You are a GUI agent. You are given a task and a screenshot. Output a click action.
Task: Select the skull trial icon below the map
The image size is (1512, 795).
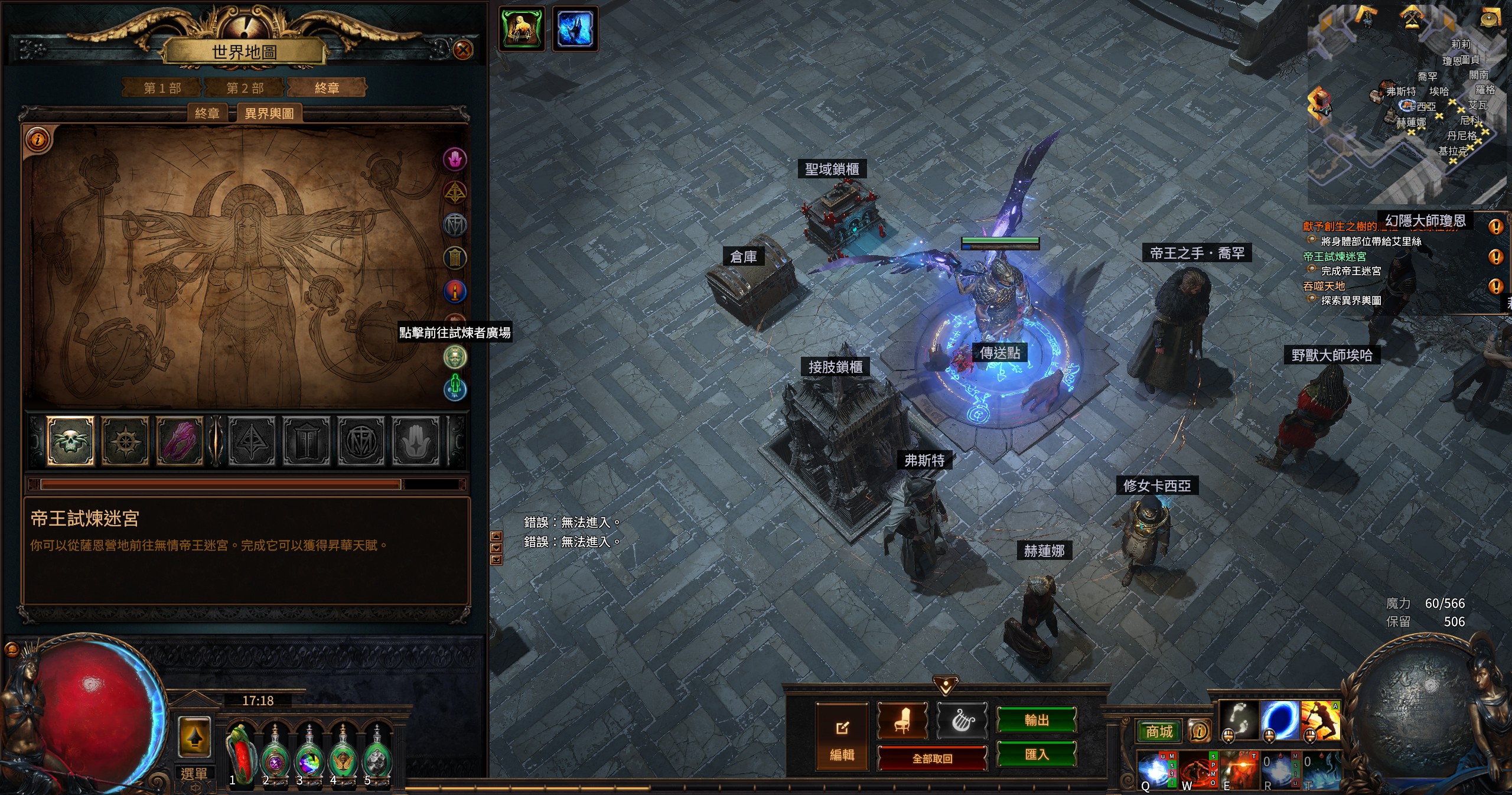(70, 441)
